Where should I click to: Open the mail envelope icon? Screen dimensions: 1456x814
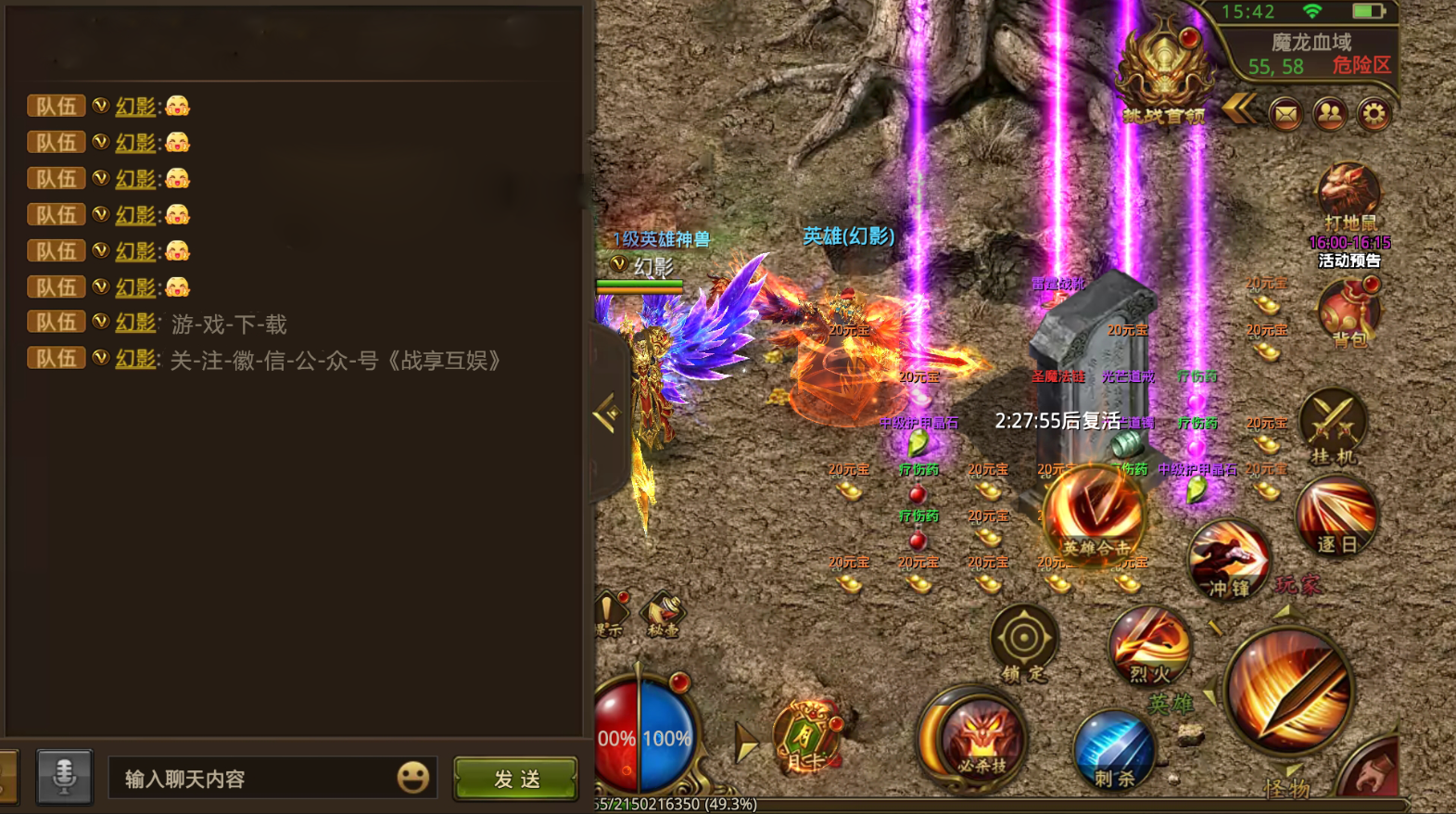[x=1285, y=114]
